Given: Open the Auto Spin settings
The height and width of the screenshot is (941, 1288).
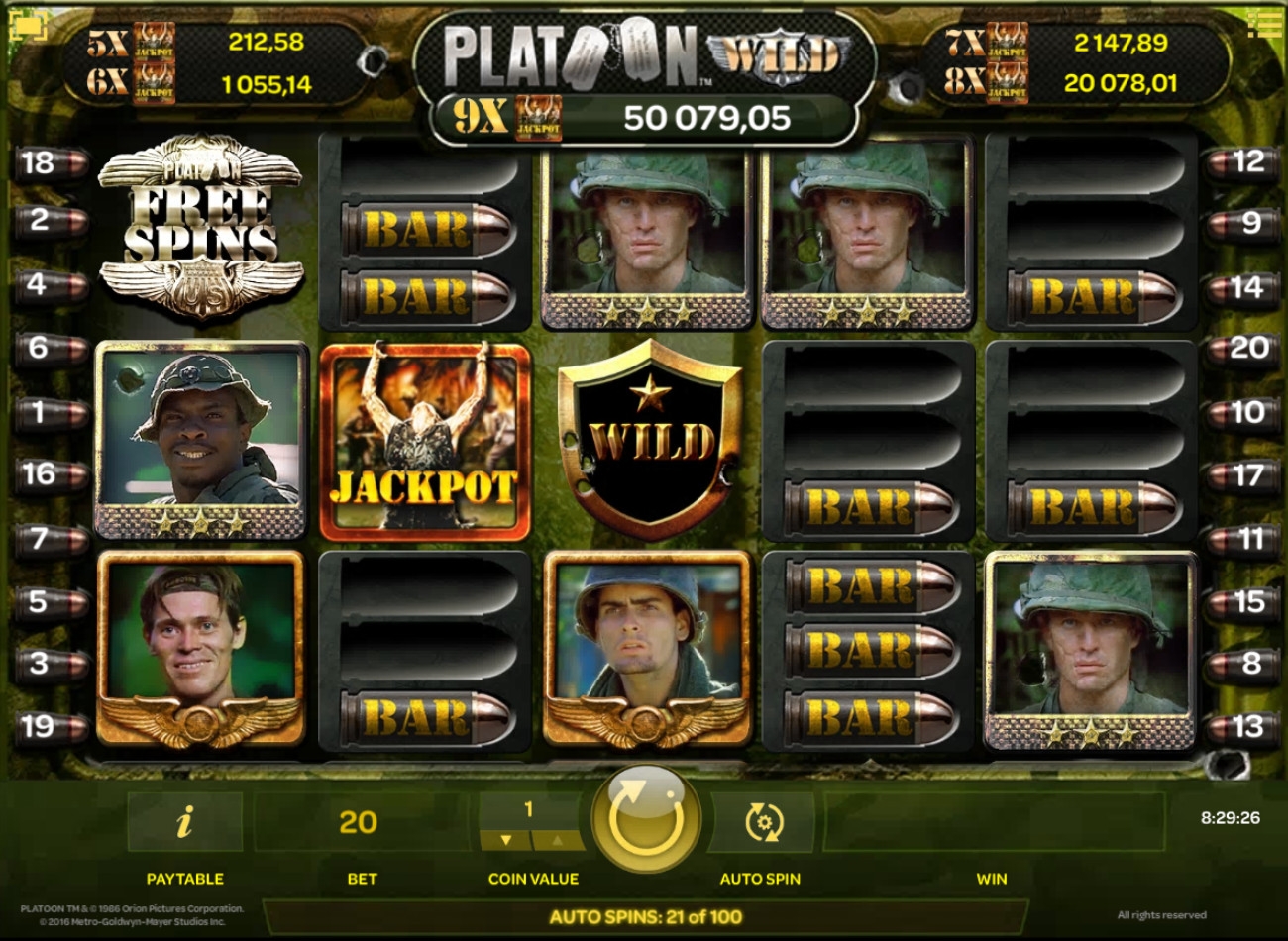Looking at the screenshot, I should tap(763, 822).
